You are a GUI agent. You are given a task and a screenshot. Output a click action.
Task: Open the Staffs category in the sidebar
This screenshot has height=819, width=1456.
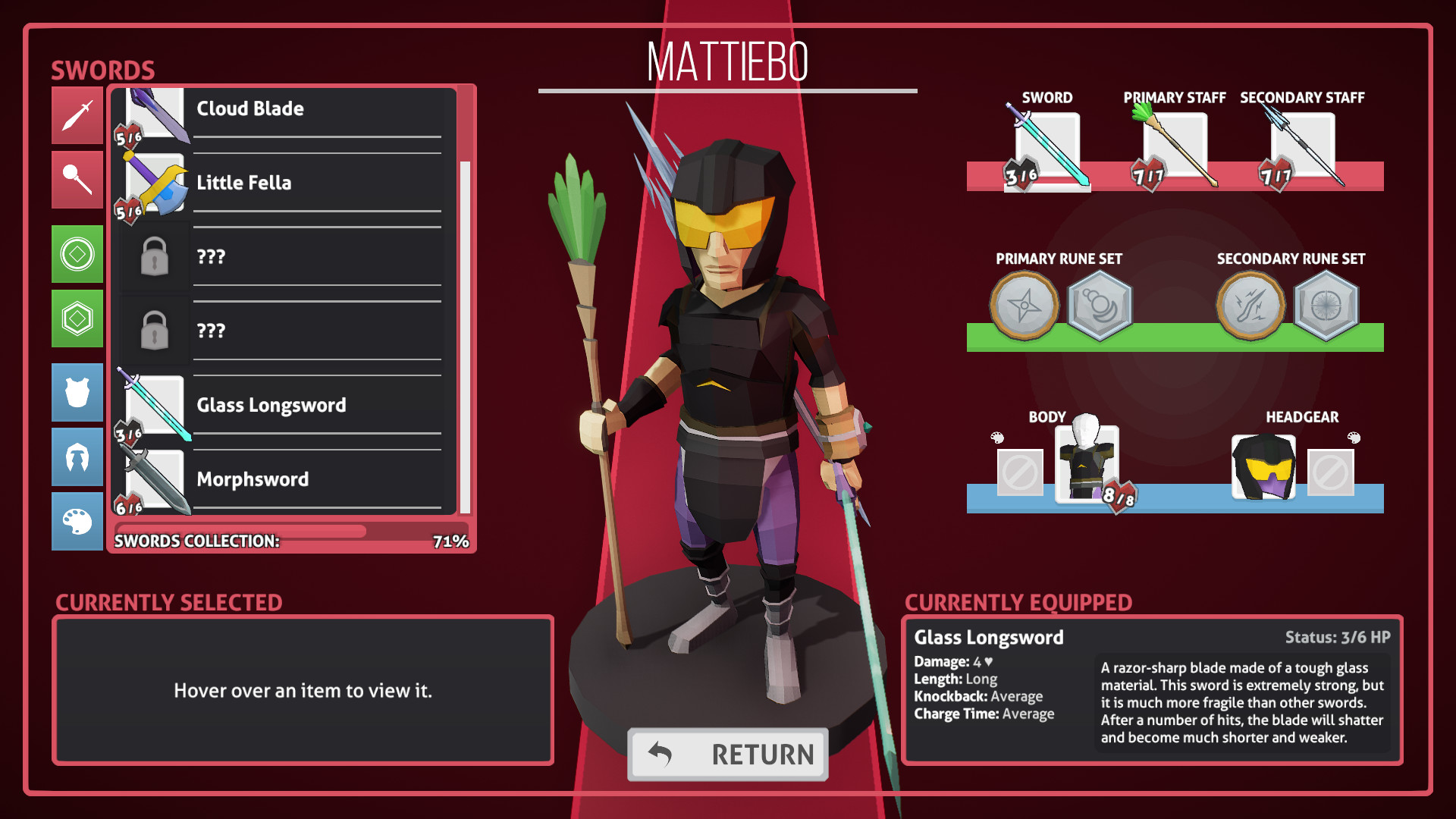click(77, 180)
